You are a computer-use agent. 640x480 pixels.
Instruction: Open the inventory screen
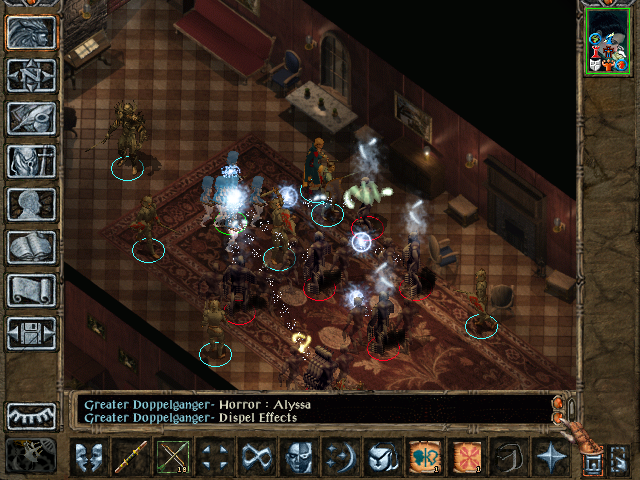(31, 161)
